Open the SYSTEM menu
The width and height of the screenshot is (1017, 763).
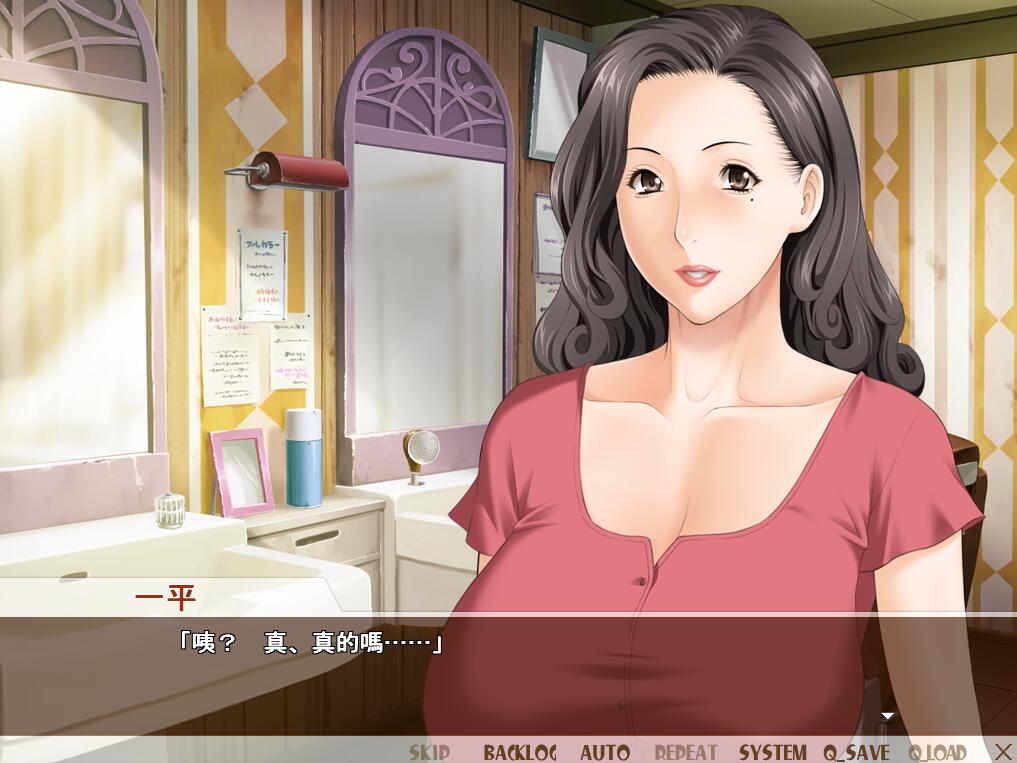pos(772,752)
